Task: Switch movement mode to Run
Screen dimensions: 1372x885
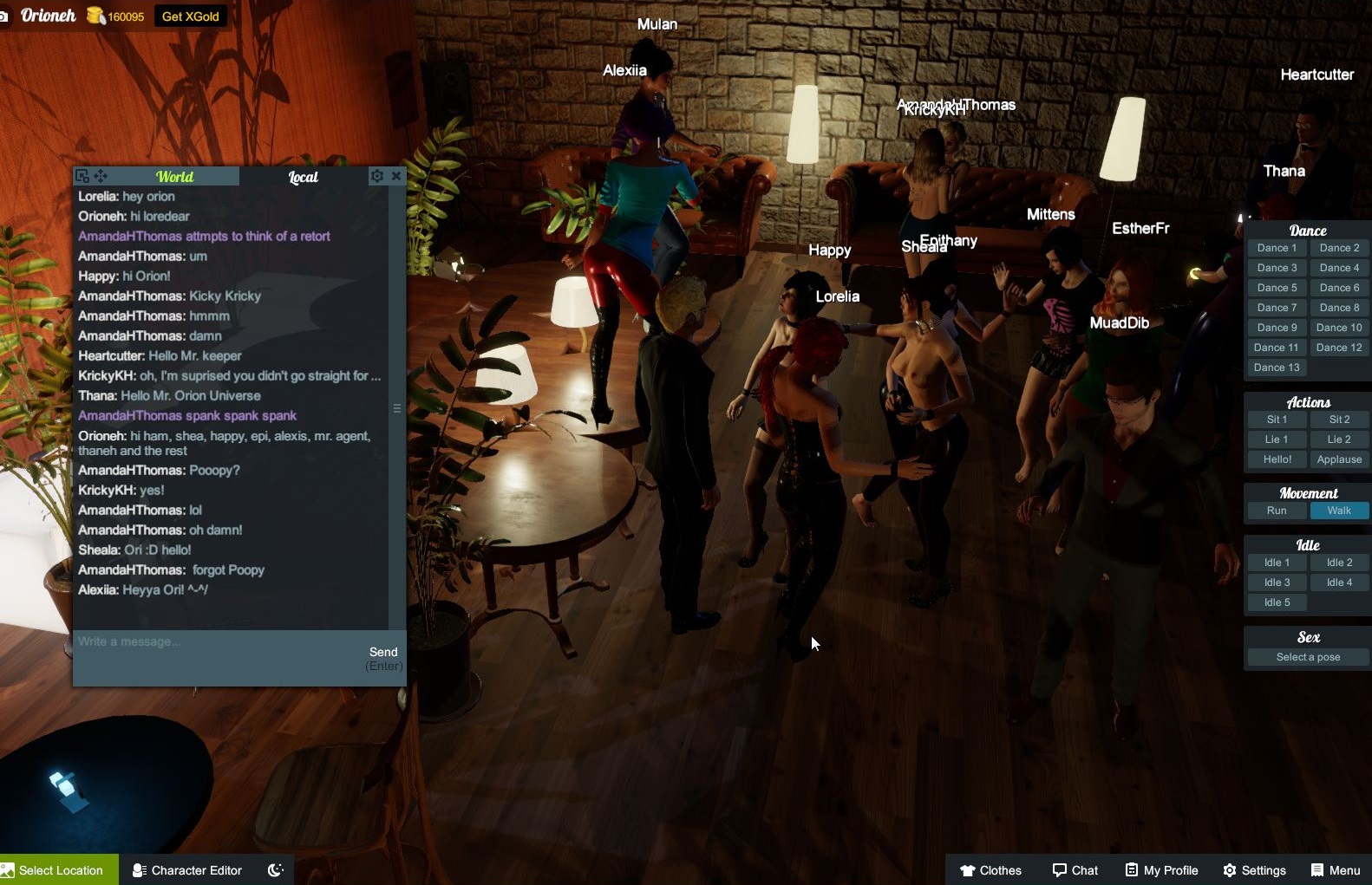Action: pyautogui.click(x=1276, y=511)
